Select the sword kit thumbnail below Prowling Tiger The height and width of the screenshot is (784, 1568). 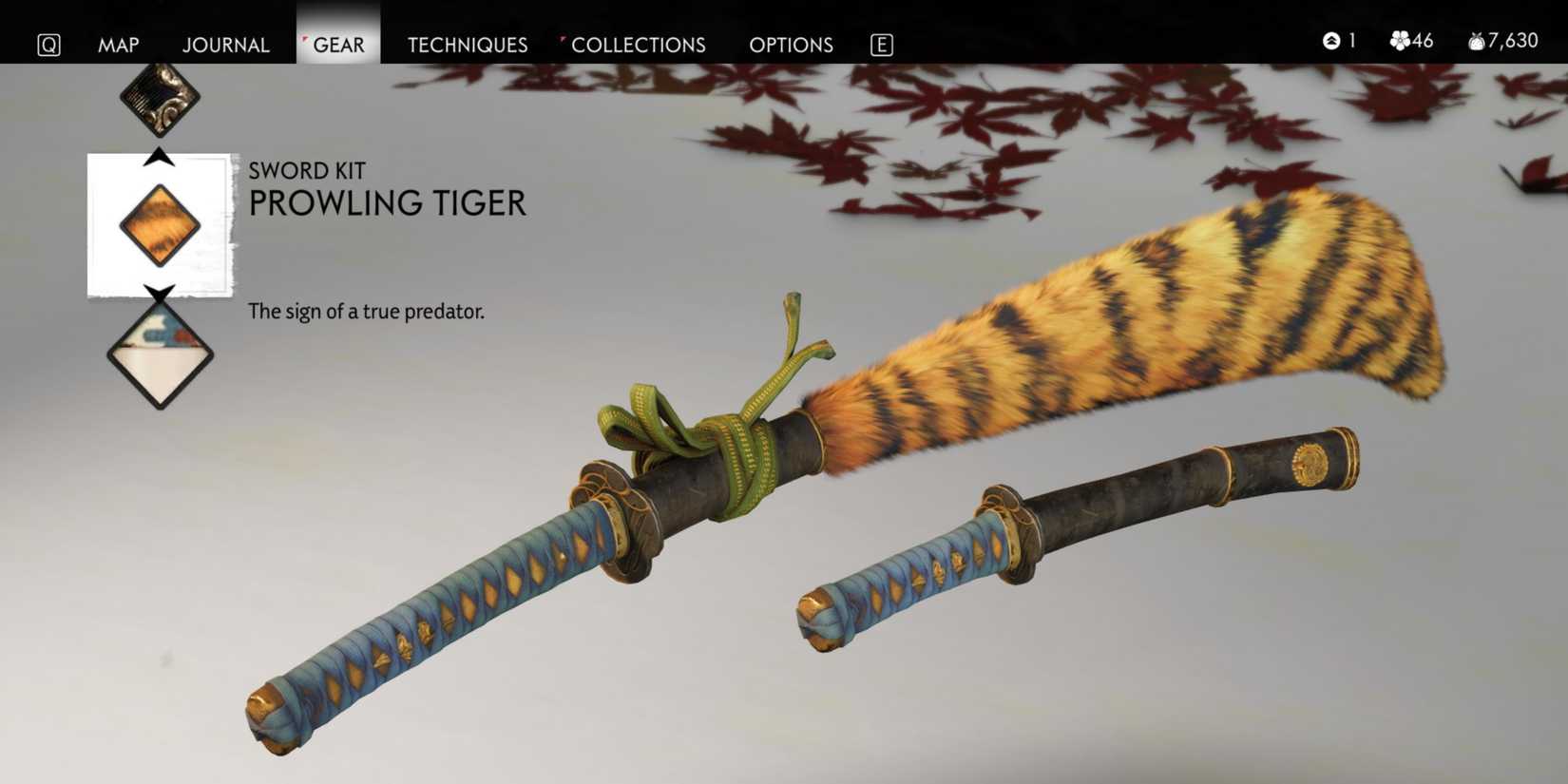click(160, 356)
